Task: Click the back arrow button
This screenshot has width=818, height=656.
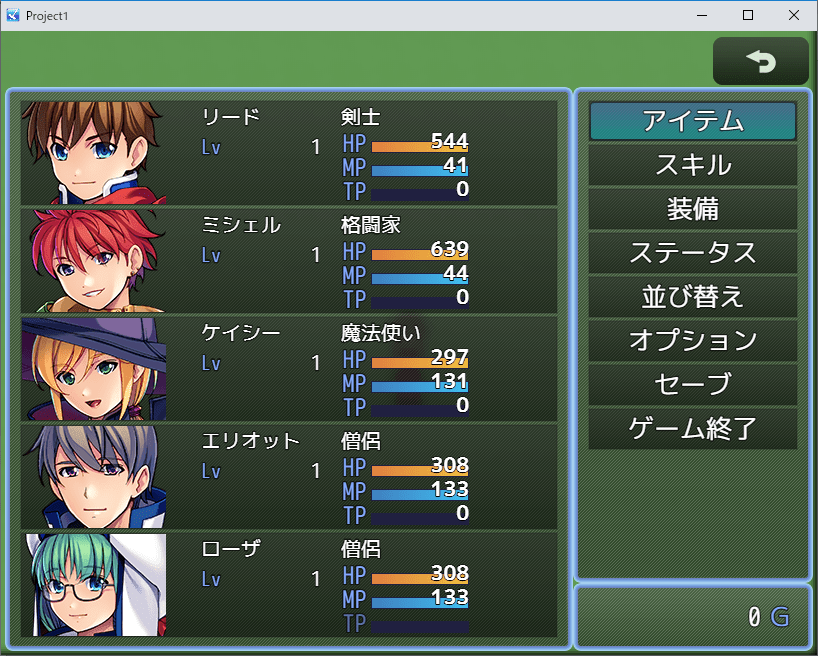Action: click(761, 62)
